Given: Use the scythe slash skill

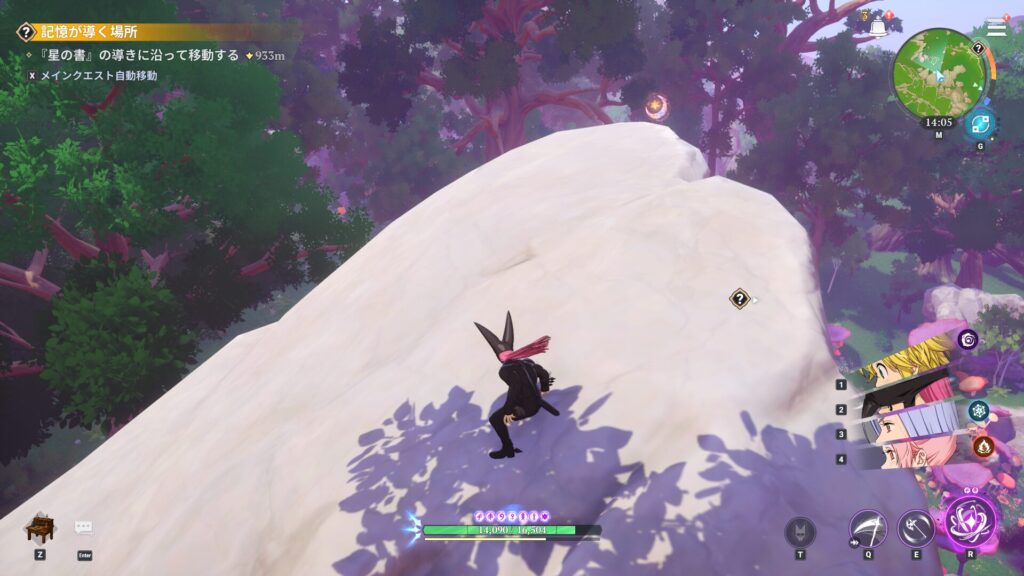Looking at the screenshot, I should click(867, 528).
